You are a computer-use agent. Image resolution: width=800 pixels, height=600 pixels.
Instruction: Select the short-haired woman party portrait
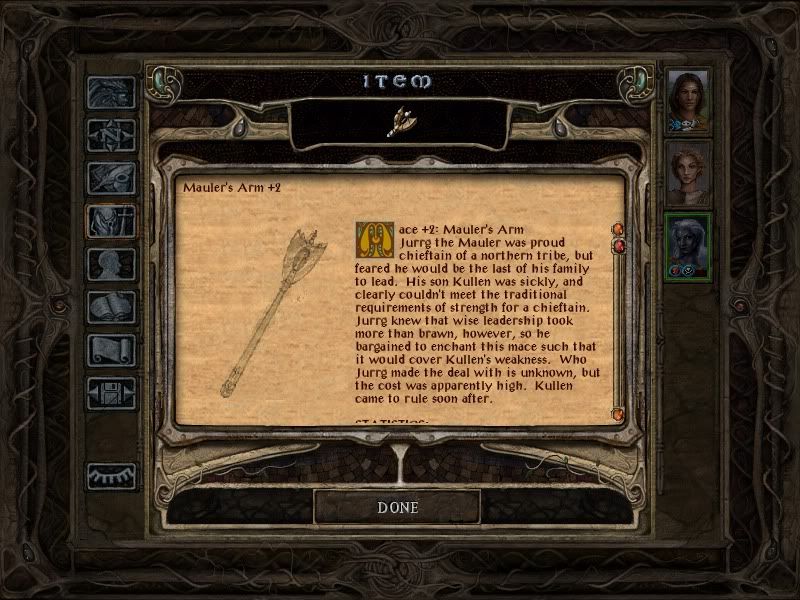689,172
